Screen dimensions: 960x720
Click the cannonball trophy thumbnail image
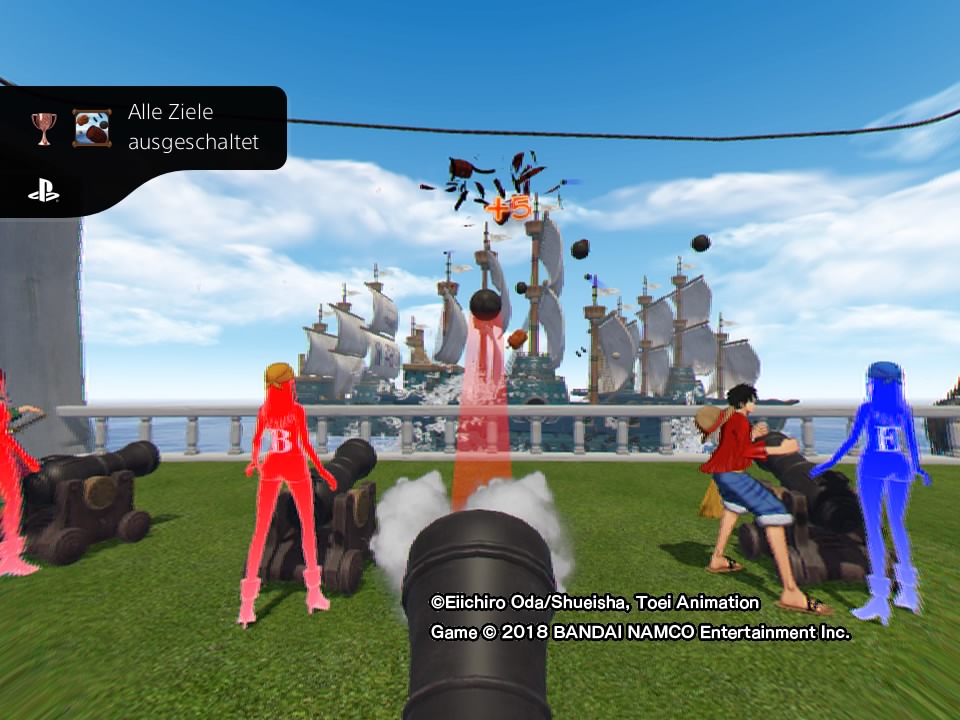click(92, 128)
